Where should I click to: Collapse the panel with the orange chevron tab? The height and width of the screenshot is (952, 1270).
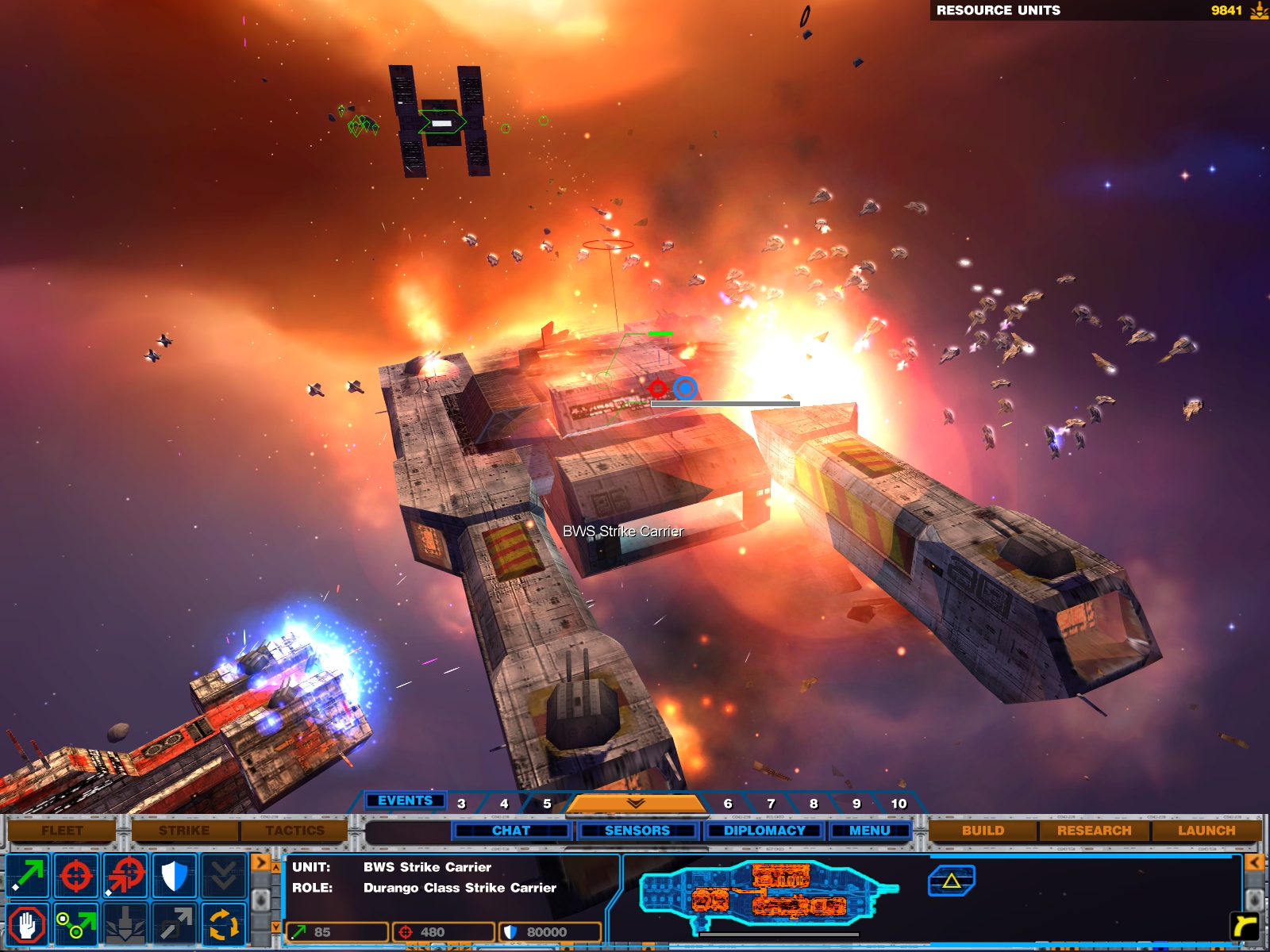635,804
